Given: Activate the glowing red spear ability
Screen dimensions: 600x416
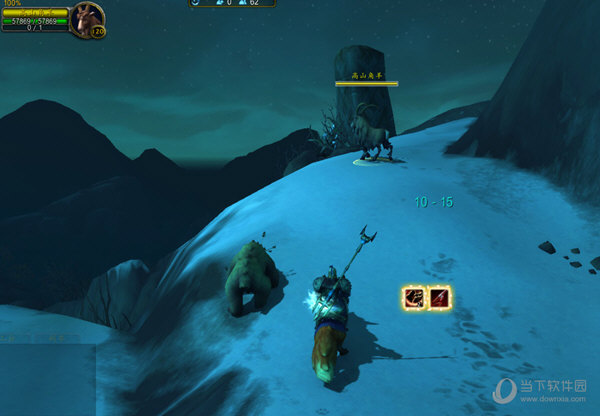Looking at the screenshot, I should pos(439,297).
